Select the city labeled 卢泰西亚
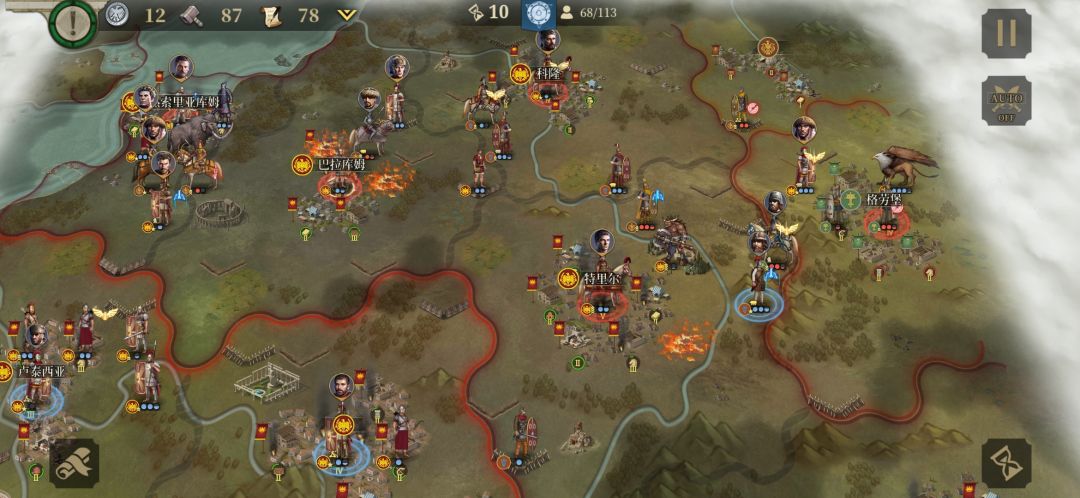 (x=39, y=372)
